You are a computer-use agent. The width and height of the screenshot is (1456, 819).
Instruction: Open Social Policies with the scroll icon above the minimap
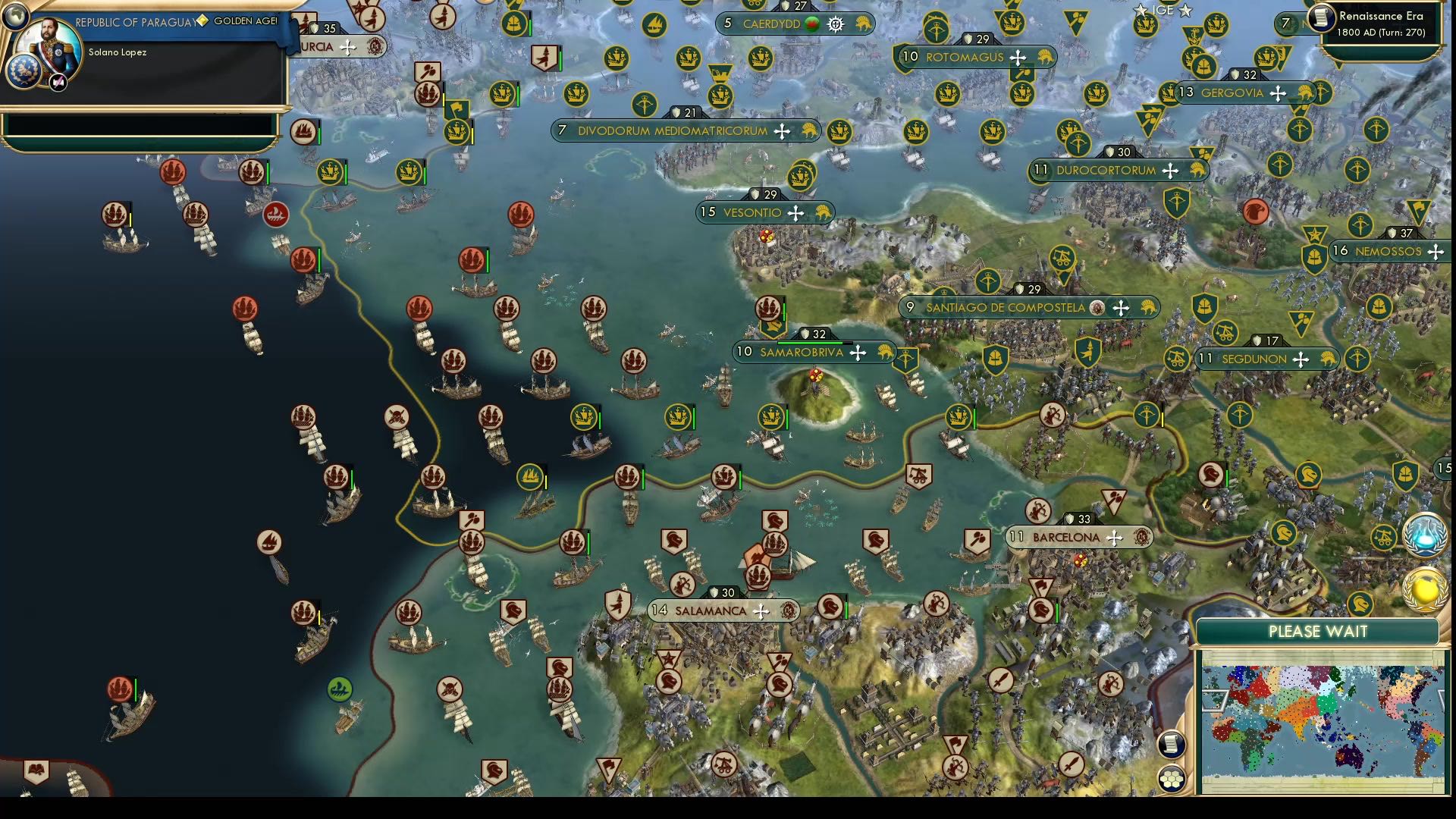[1172, 745]
